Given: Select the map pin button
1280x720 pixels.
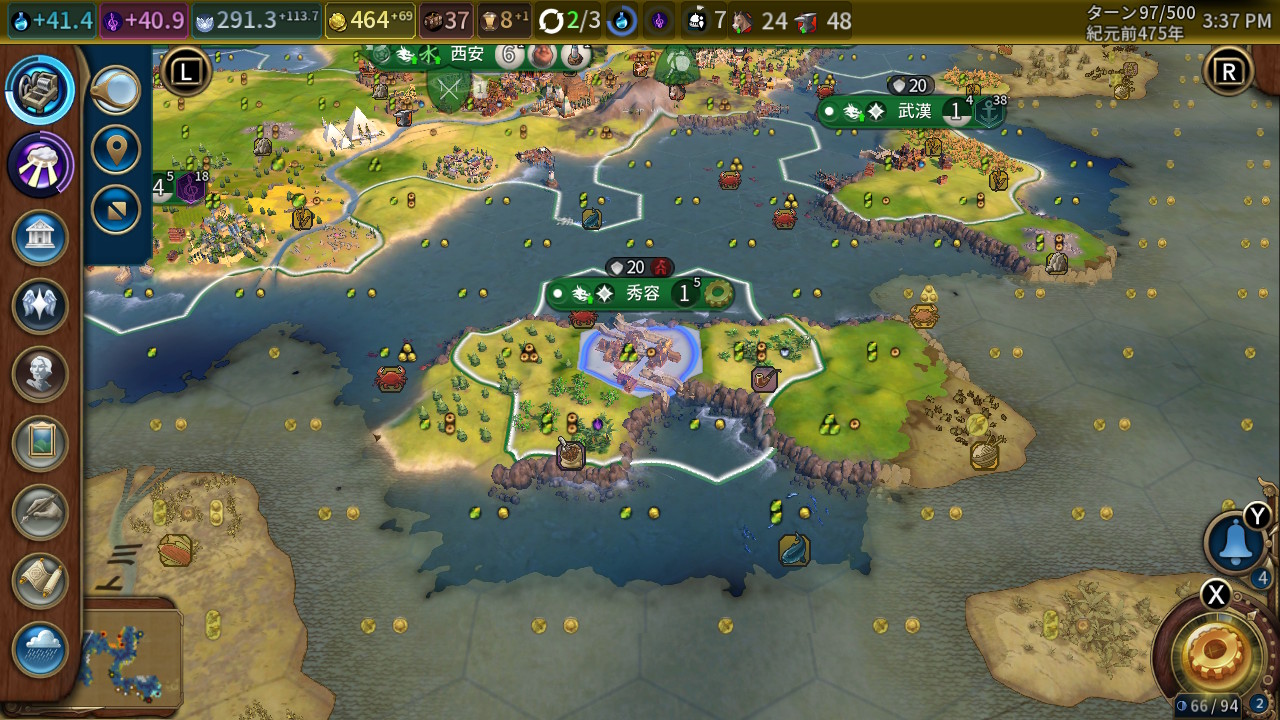Looking at the screenshot, I should click(116, 150).
